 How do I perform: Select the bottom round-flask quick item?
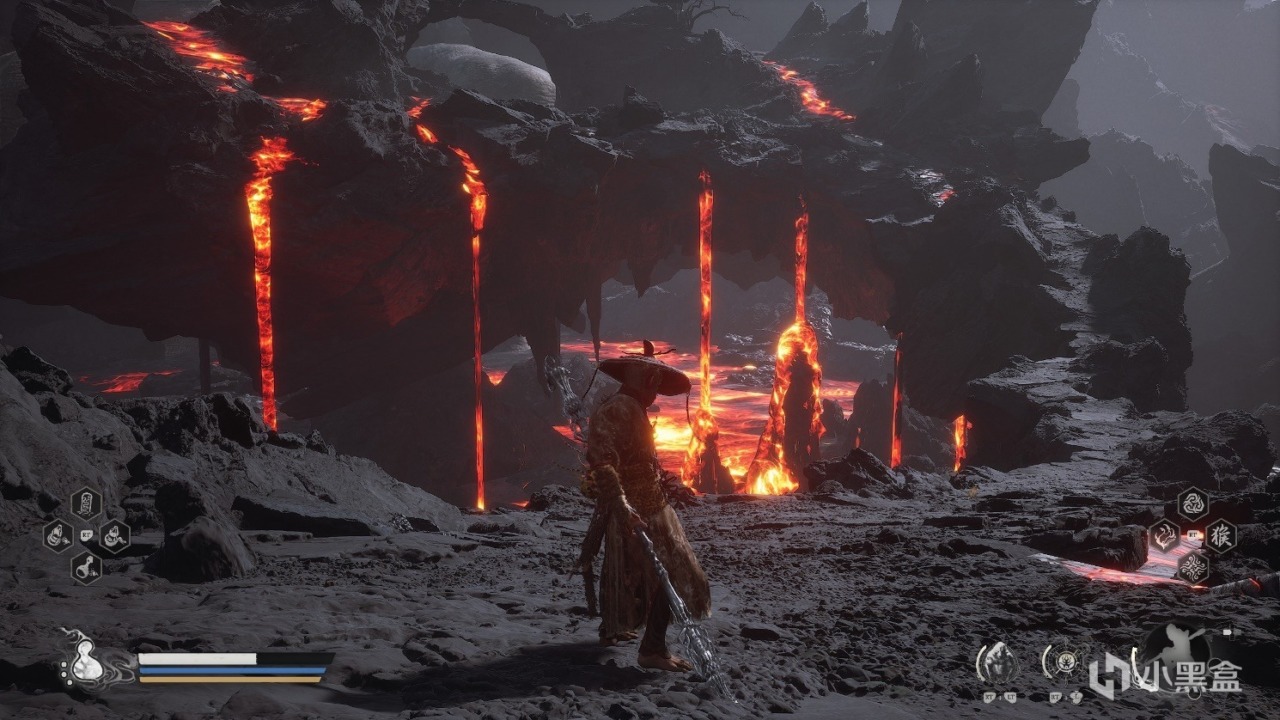[x=86, y=569]
